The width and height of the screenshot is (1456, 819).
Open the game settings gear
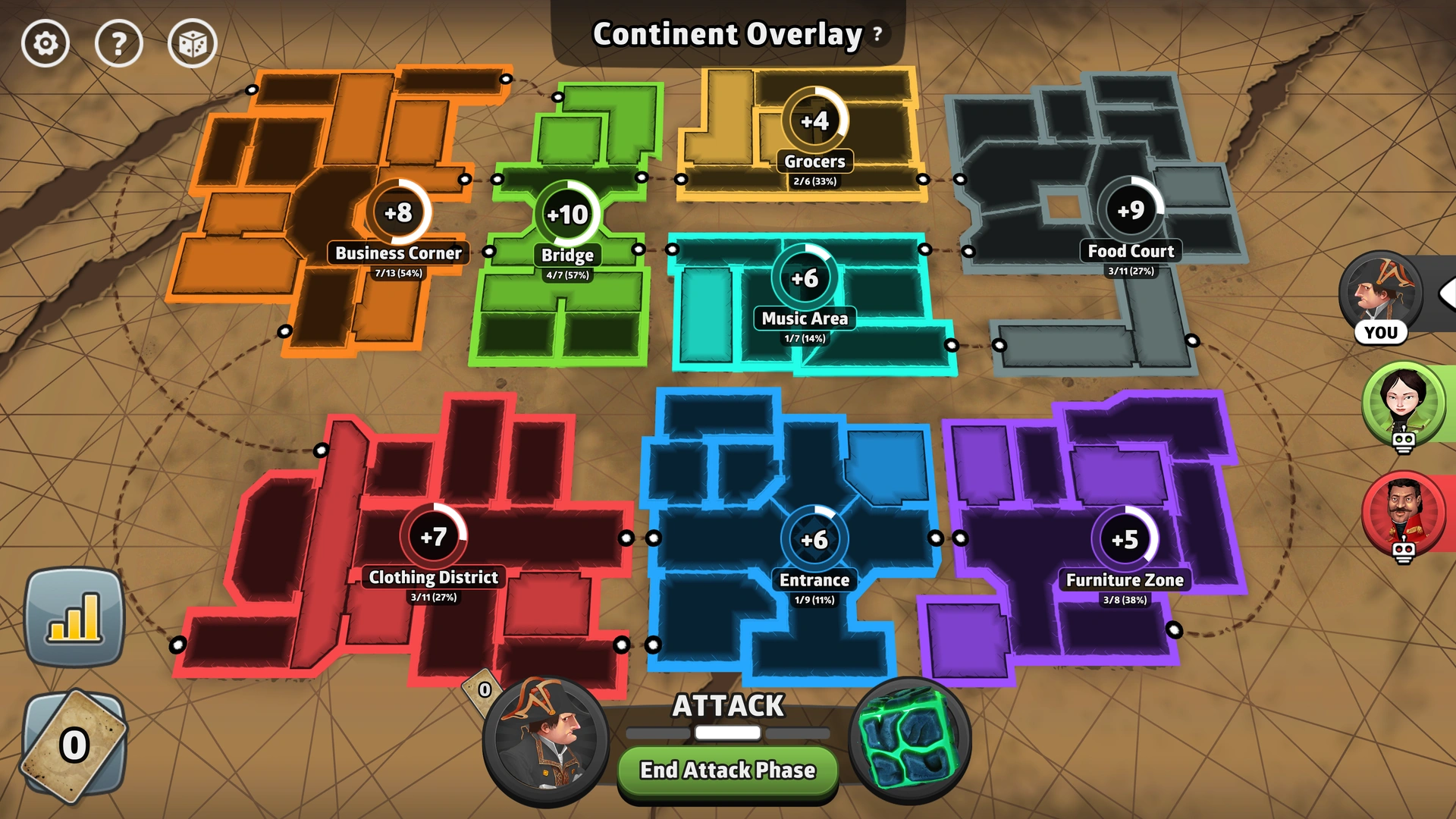point(45,43)
